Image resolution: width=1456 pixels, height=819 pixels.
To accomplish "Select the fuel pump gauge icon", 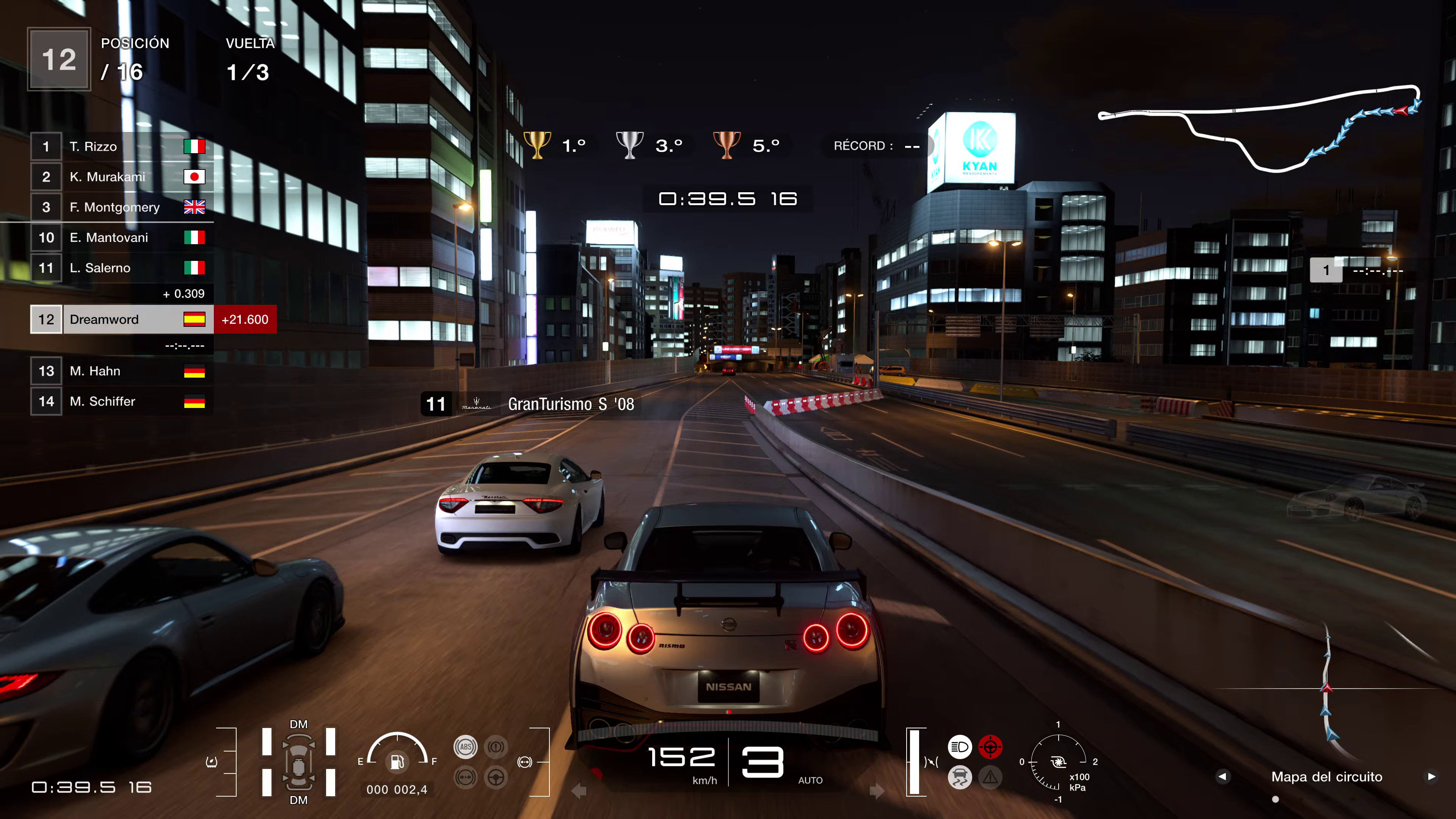I will [397, 762].
